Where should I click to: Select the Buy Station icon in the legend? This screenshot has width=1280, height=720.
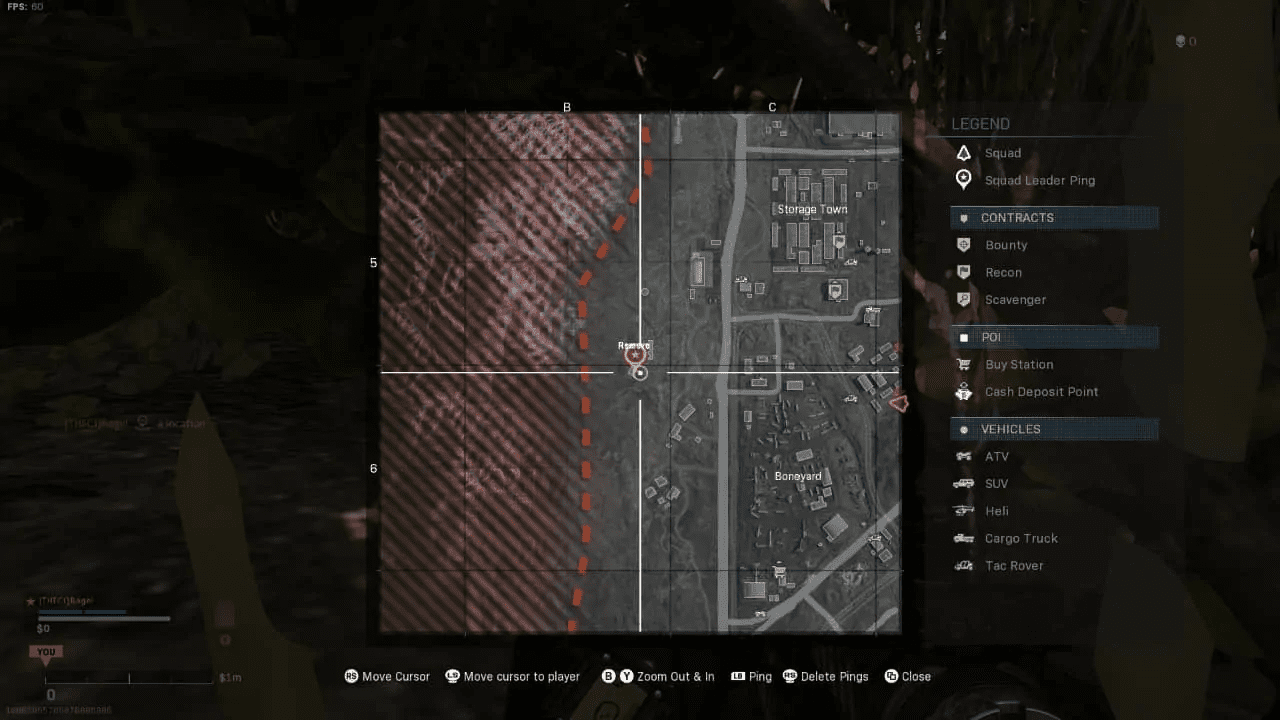click(963, 364)
